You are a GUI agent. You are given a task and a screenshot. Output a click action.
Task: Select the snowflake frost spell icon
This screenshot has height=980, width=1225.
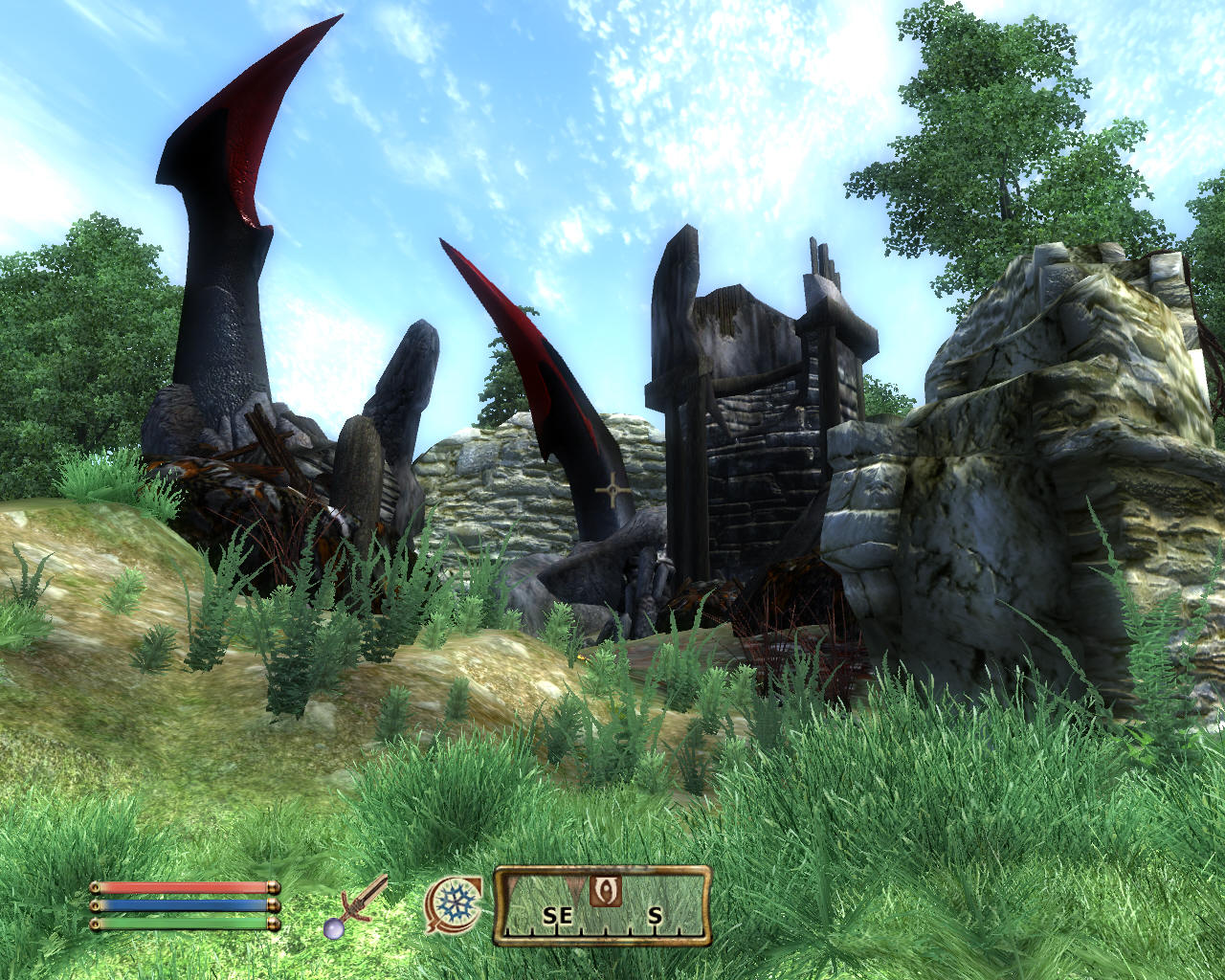[453, 904]
